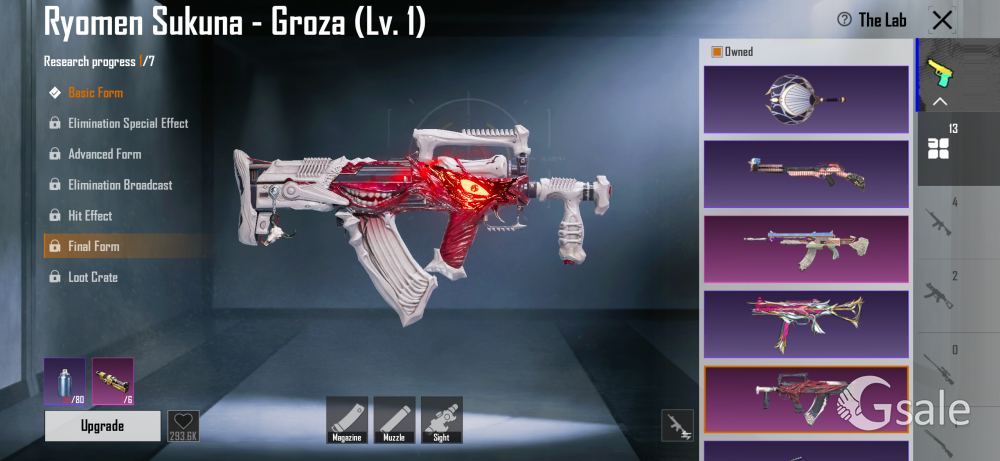Open the Magazine attachment slot
The height and width of the screenshot is (461, 1000).
point(347,419)
